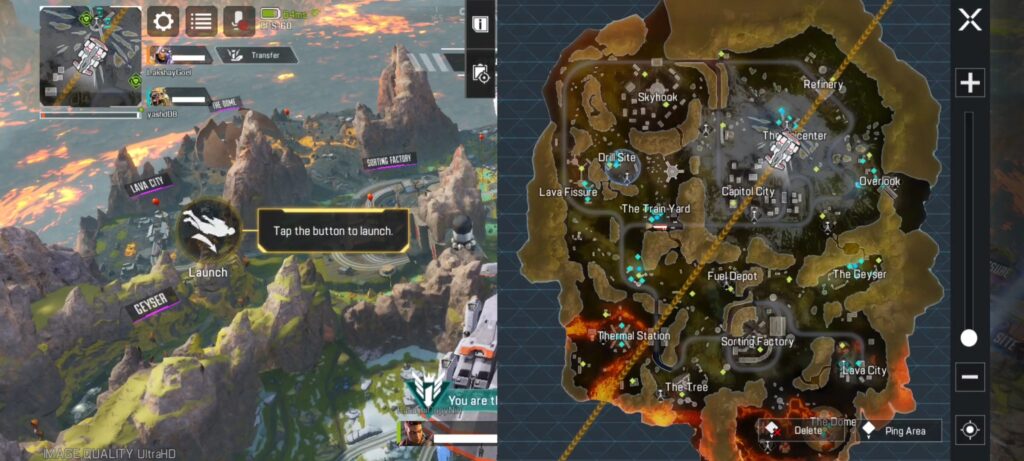Open the gear settings menu

point(163,20)
